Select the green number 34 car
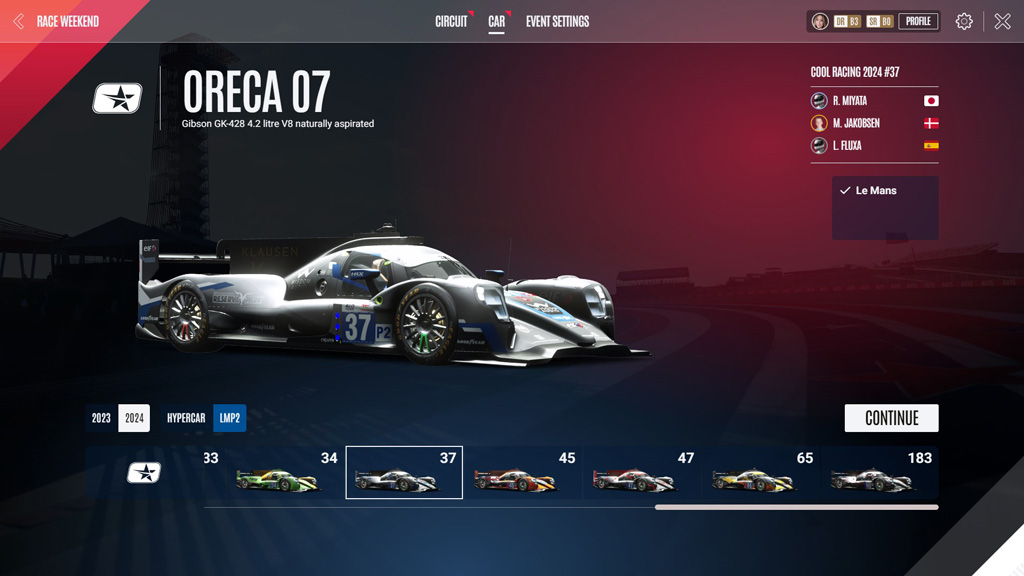 pyautogui.click(x=285, y=473)
